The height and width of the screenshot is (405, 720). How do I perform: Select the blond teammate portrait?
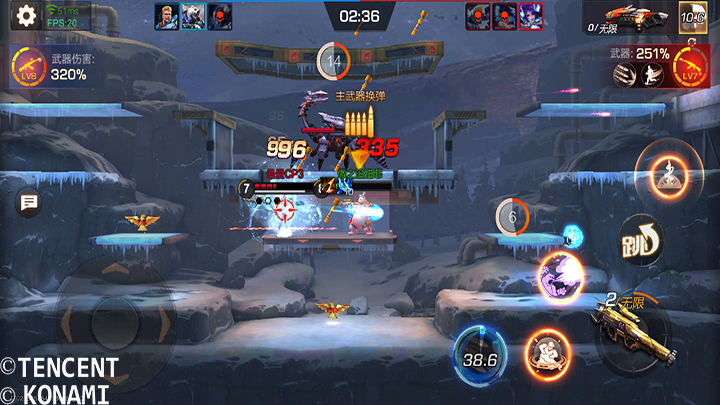tap(165, 15)
